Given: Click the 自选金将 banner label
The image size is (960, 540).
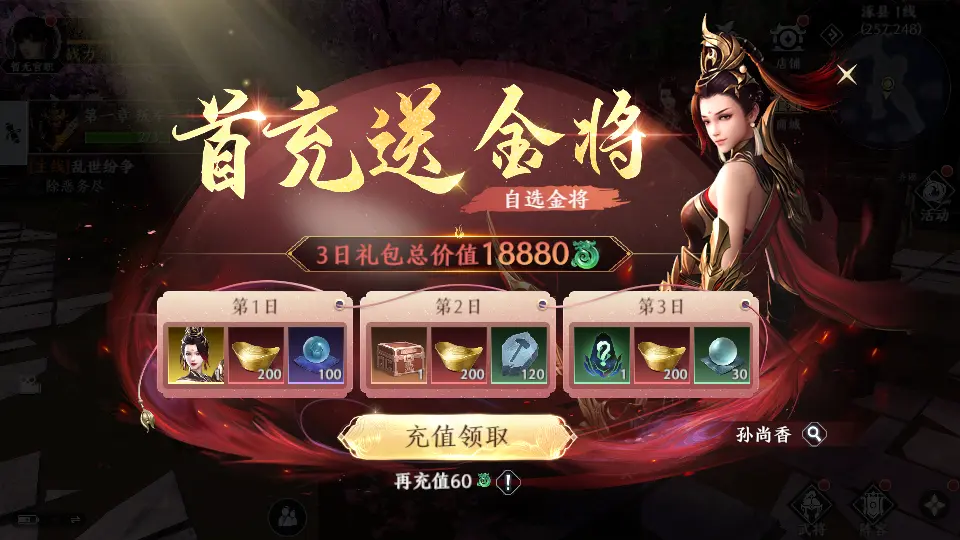Looking at the screenshot, I should pyautogui.click(x=545, y=198).
